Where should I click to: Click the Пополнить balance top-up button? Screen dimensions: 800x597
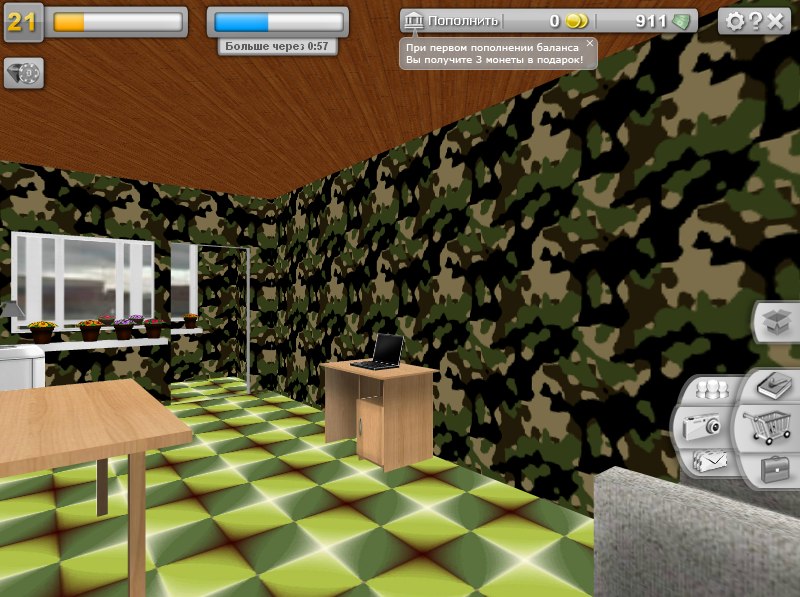450,20
